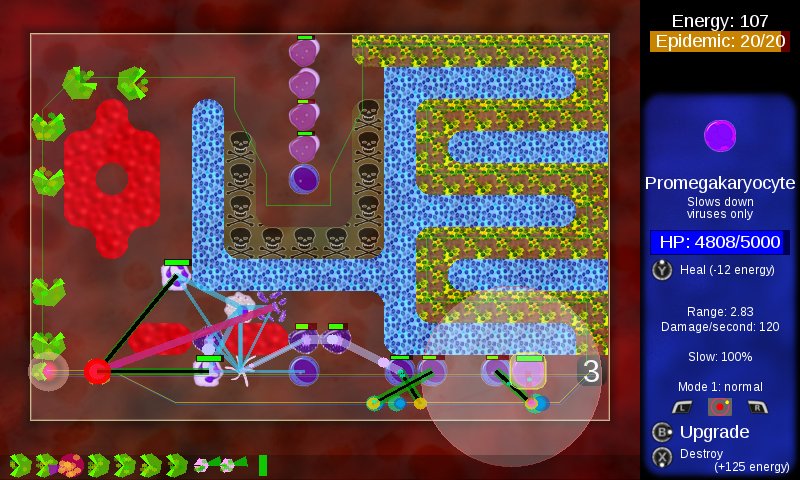Select the yellow-highlighted Promegakaryocyte tower
Image resolution: width=800 pixels, height=480 pixels.
(x=527, y=372)
